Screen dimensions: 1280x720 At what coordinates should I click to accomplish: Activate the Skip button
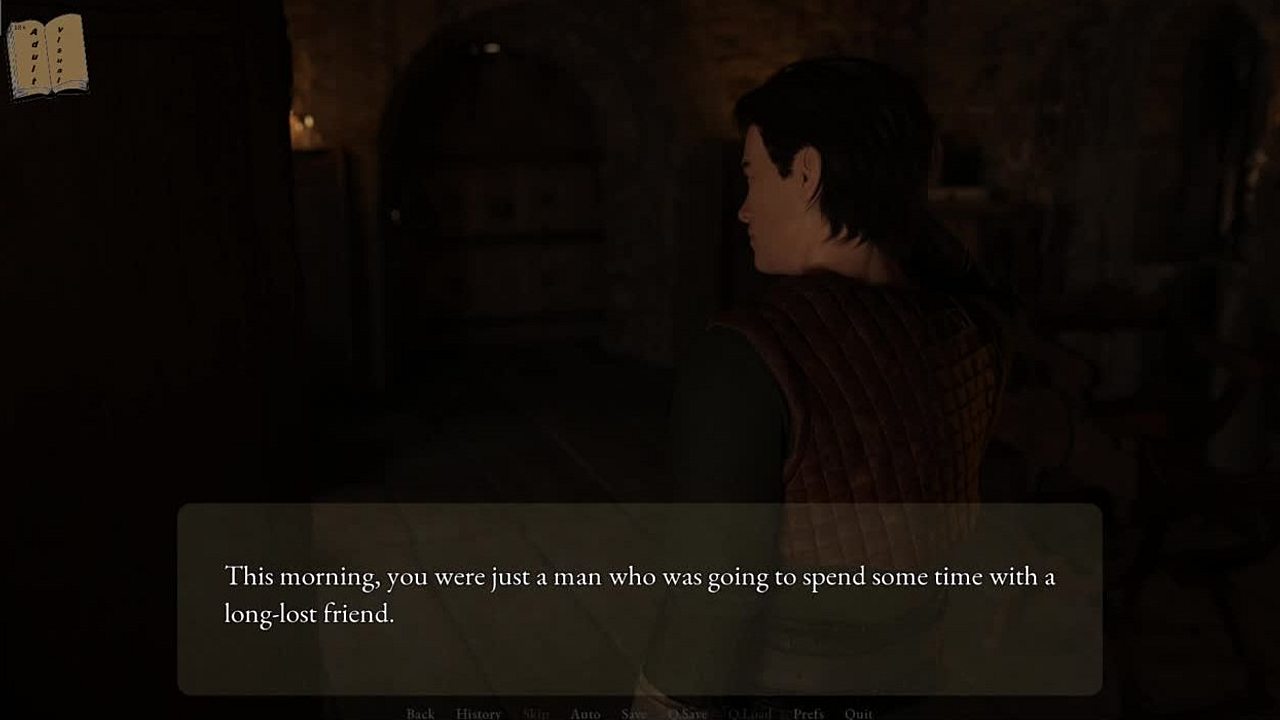pos(536,713)
